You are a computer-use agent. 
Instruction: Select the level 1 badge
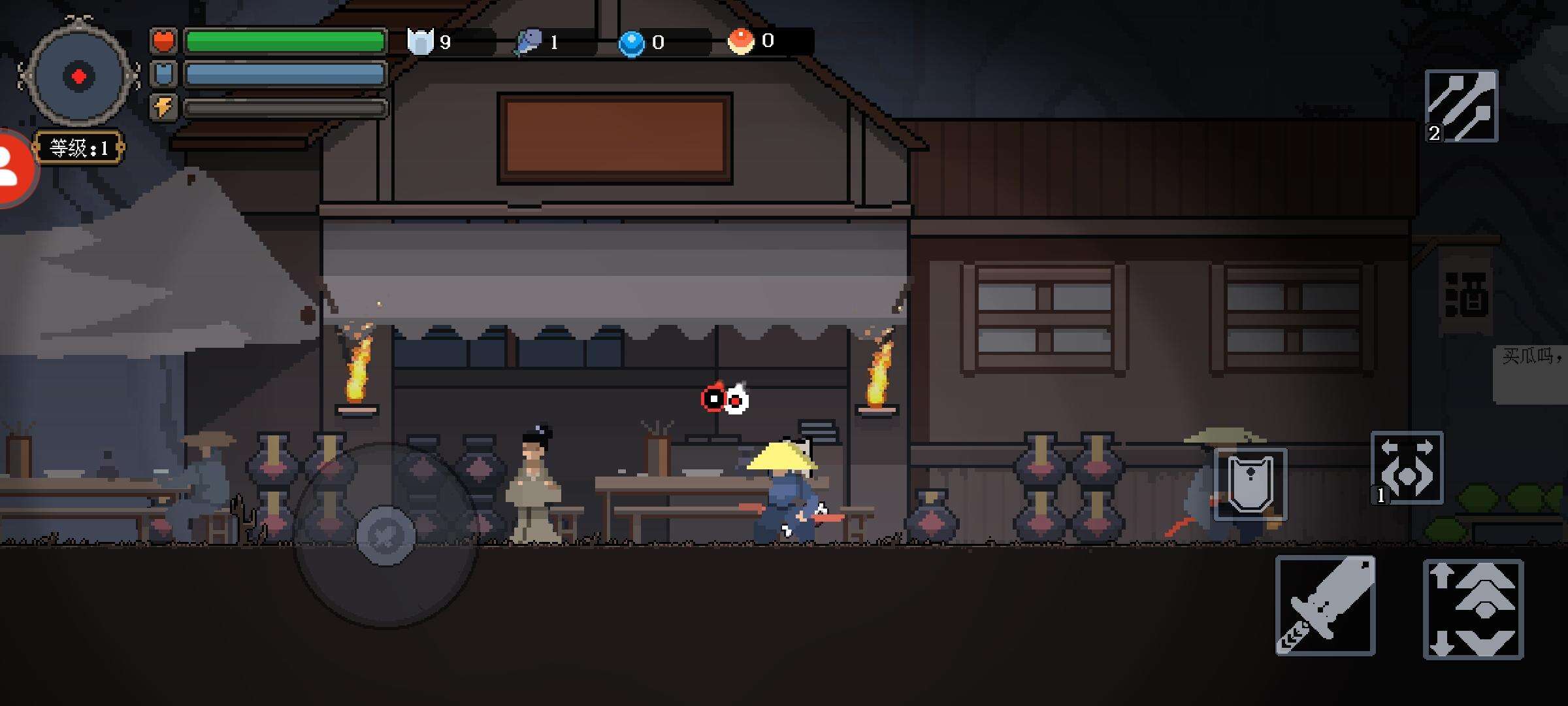pos(78,148)
